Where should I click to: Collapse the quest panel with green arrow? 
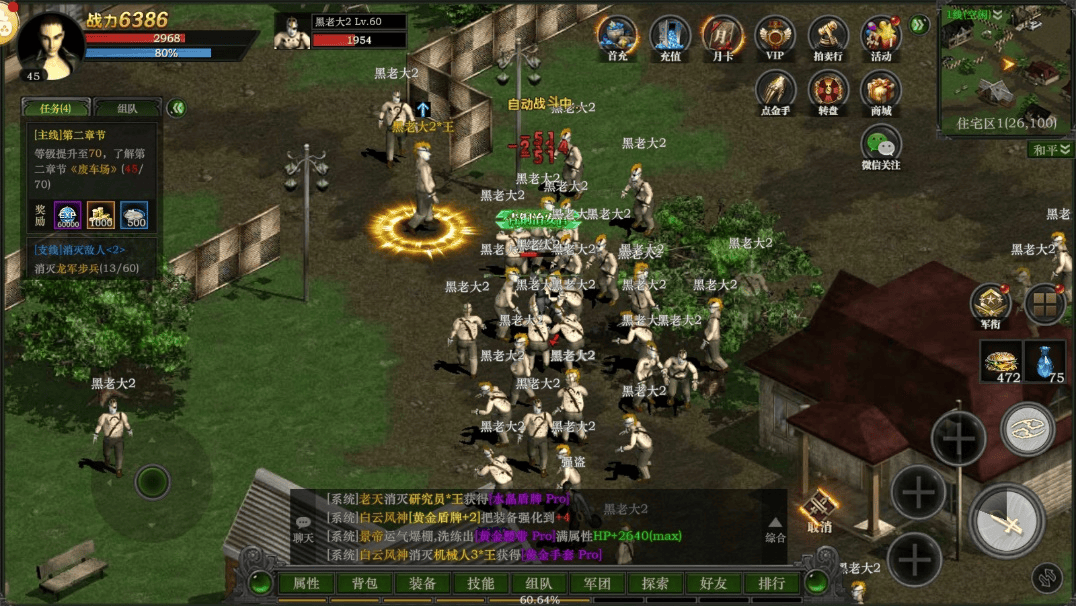(x=177, y=108)
